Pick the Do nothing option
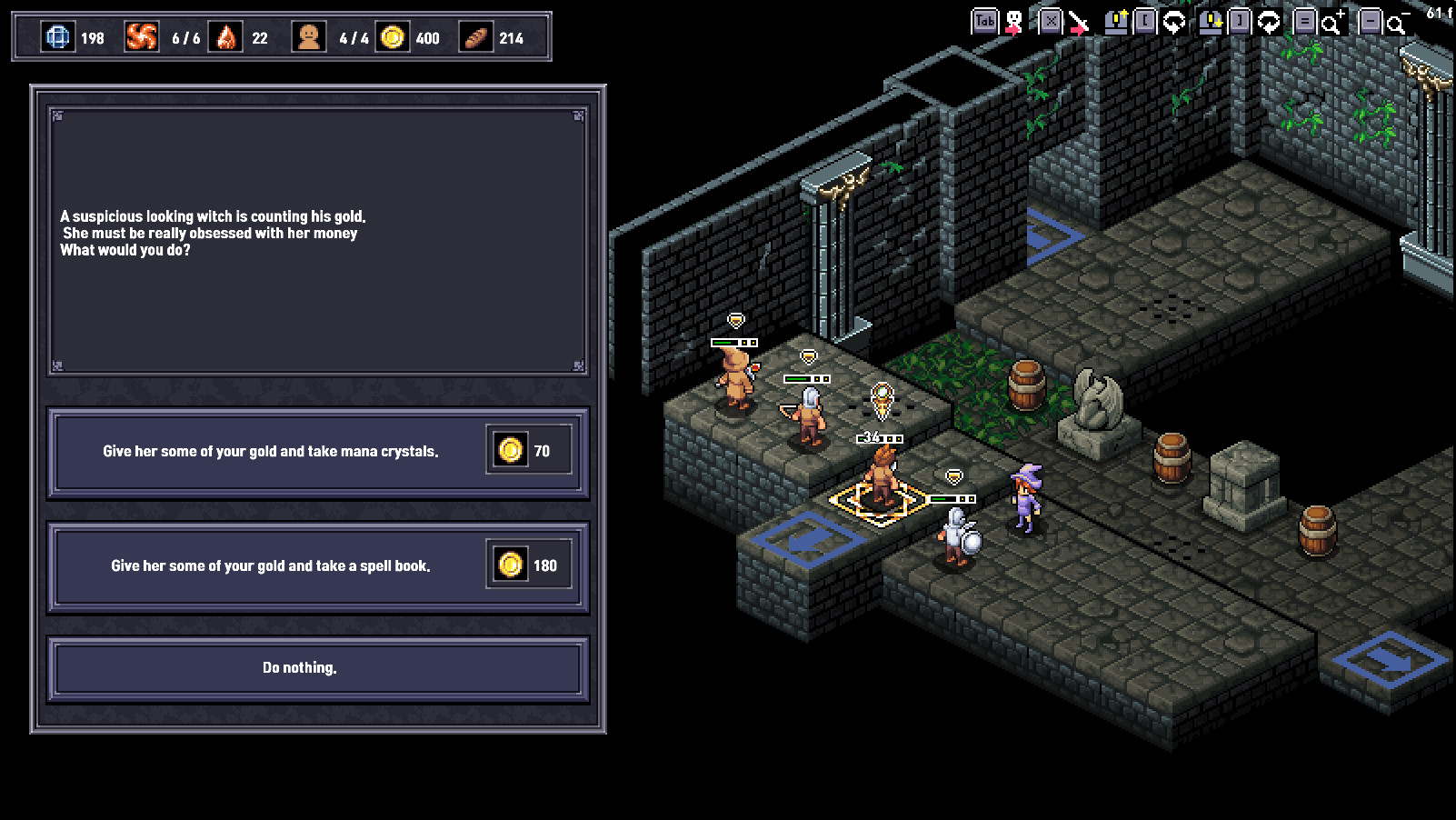Screen dimensions: 1456x820 tap(315, 668)
